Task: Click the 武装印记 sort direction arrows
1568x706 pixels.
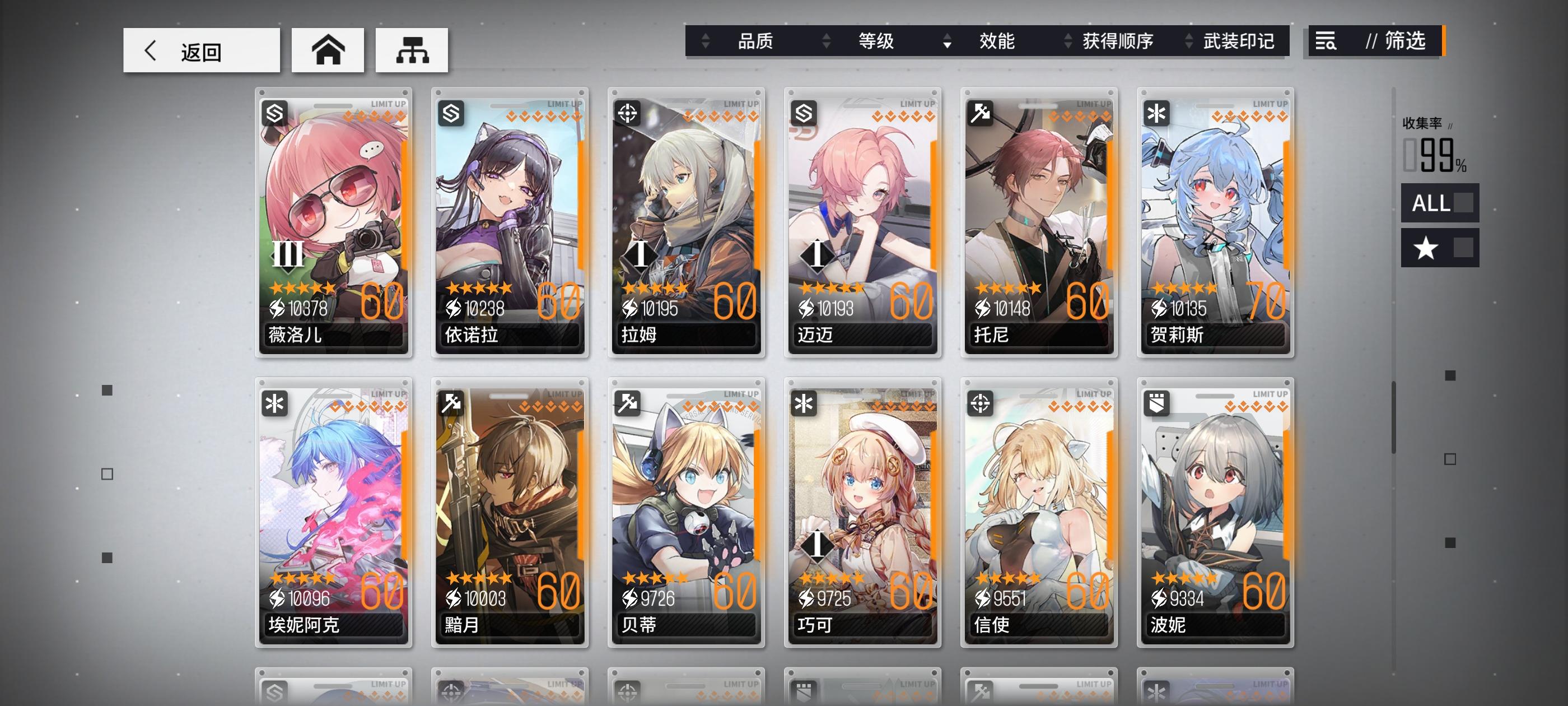Action: pyautogui.click(x=1187, y=43)
